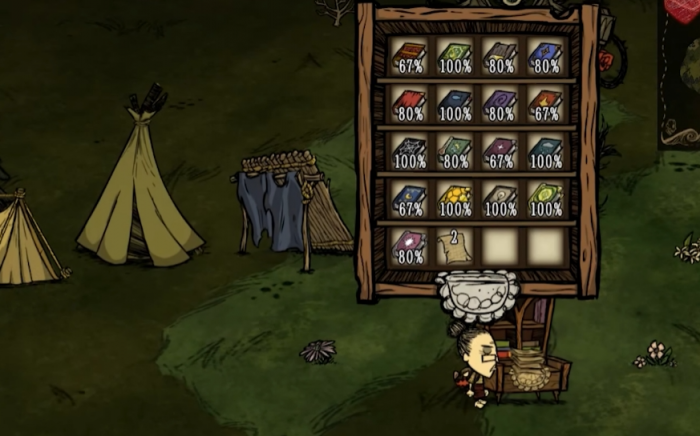Viewport: 700px width, 436px height.
Task: Pick the yellow honeycomb book
Action: point(454,200)
